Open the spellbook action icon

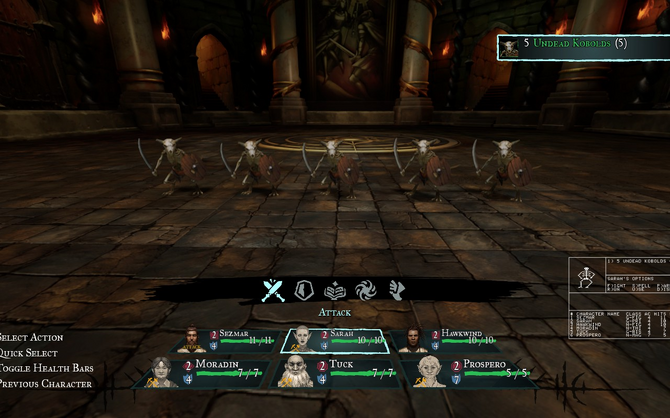334,290
